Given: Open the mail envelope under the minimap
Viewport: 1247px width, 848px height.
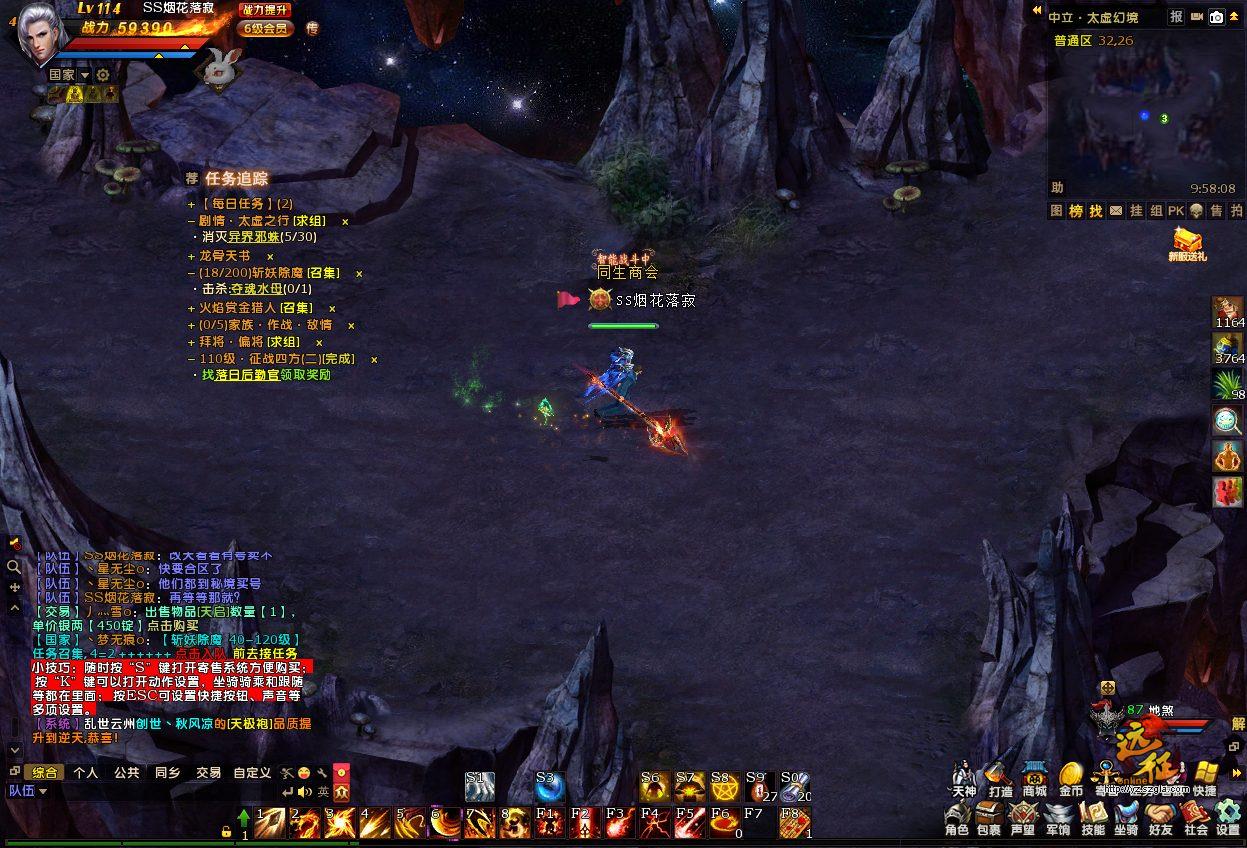Looking at the screenshot, I should click(1115, 211).
